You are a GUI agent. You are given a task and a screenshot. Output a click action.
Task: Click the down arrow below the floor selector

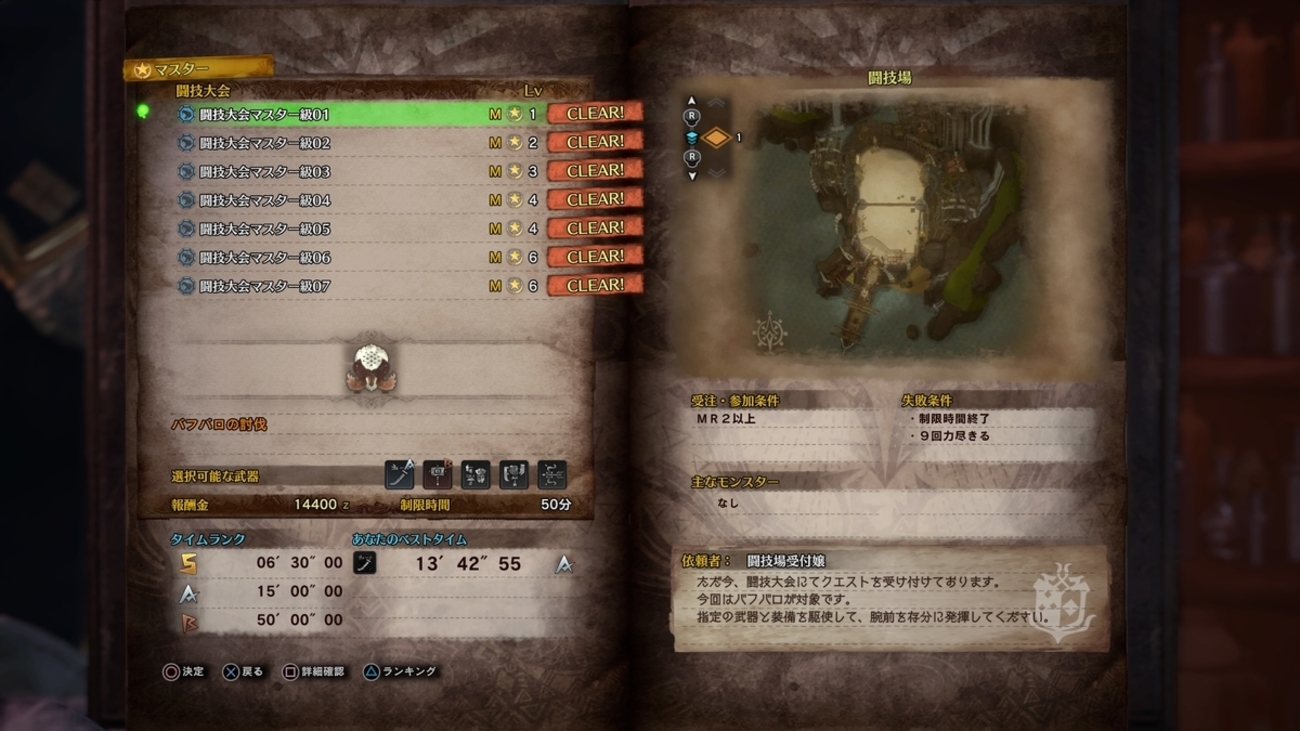click(x=692, y=176)
